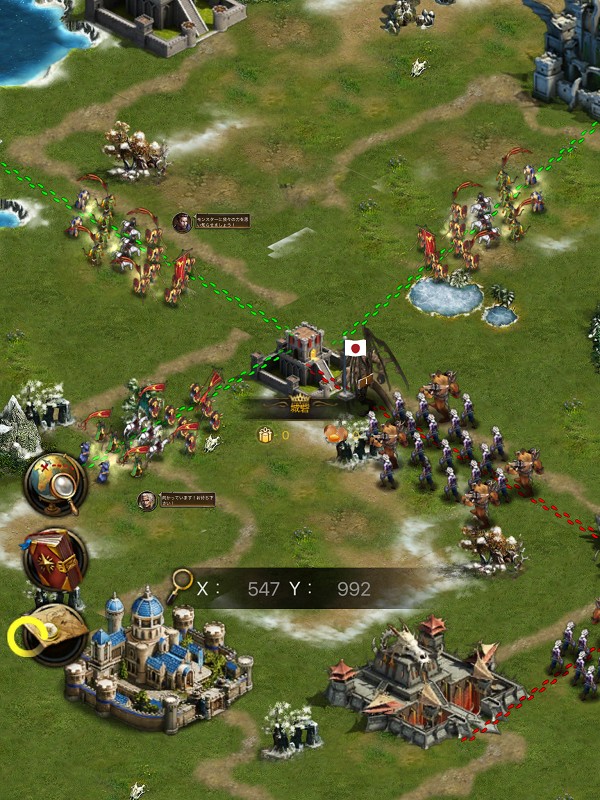Collect the gift box icon
Viewport: 600px width, 800px height.
[266, 435]
